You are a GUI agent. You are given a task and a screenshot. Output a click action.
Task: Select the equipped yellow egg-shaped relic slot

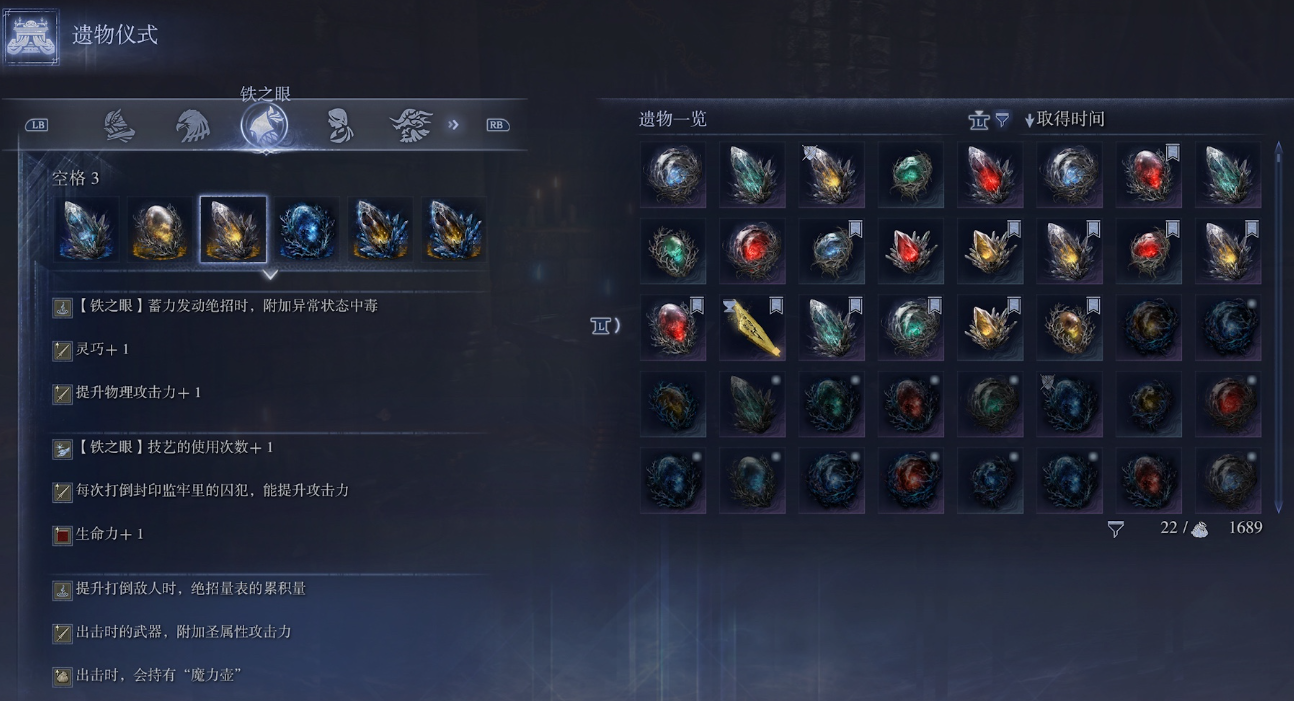[160, 229]
